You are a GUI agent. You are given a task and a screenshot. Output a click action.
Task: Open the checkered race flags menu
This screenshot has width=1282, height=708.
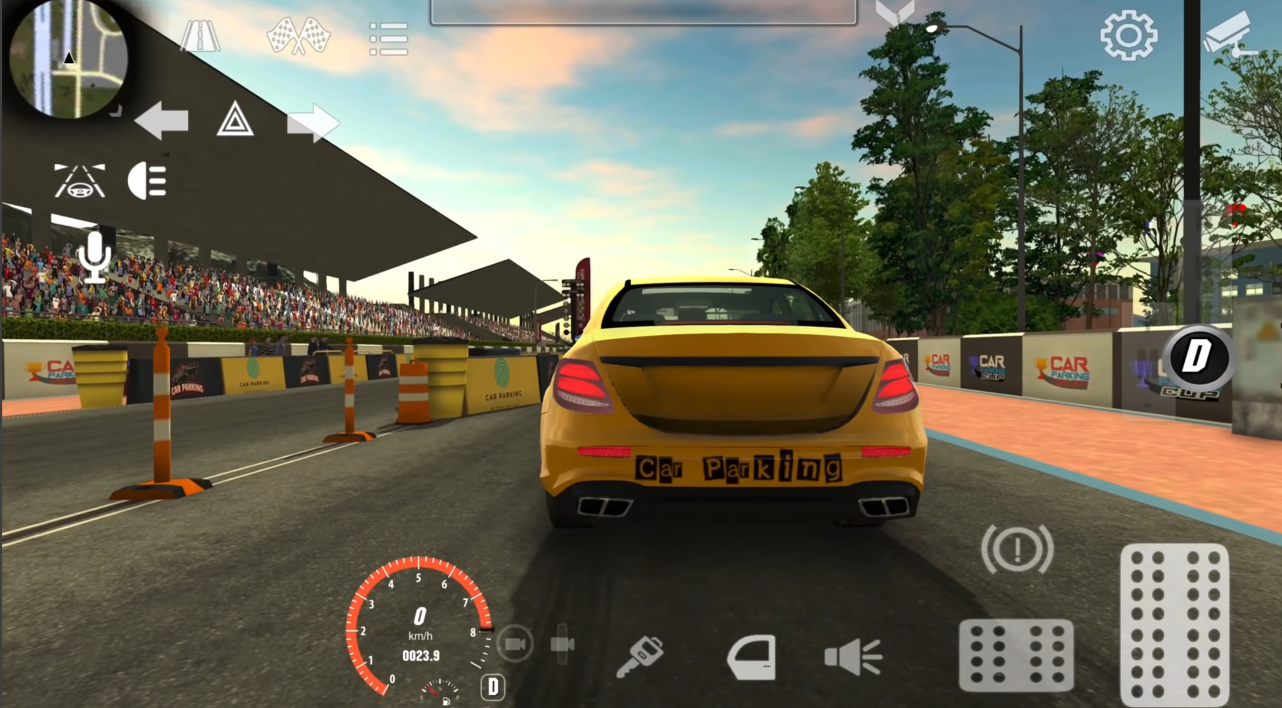[298, 37]
